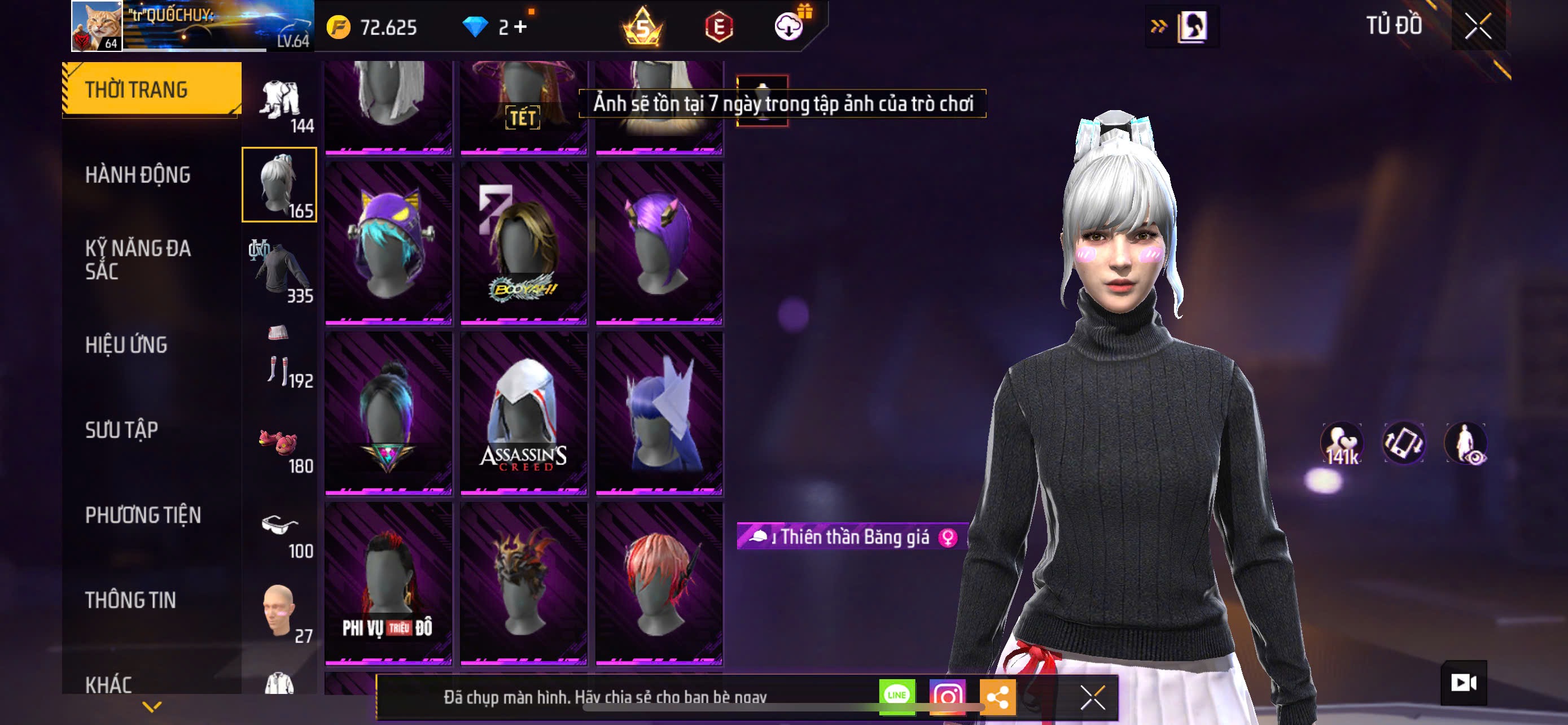Share screenshot to Instagram

tap(947, 696)
